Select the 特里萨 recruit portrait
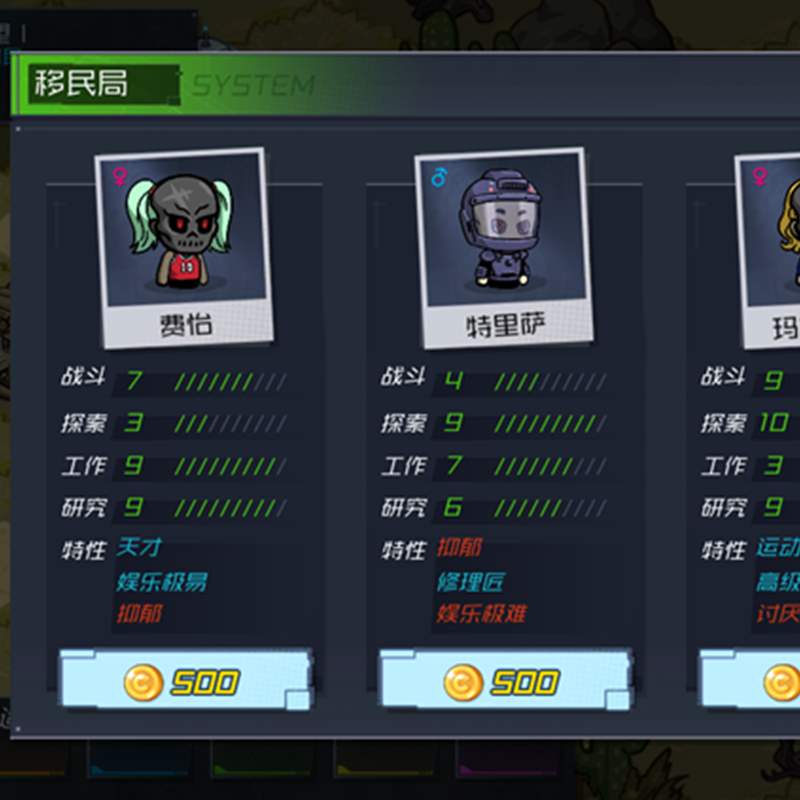800x800 pixels. [x=502, y=234]
